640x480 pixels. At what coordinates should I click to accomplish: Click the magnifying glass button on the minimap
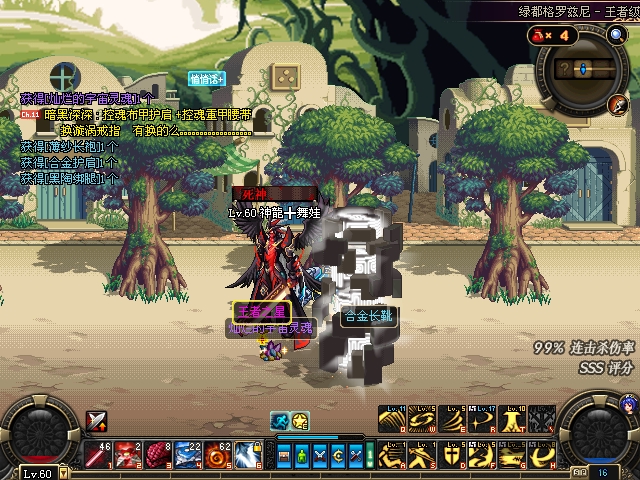click(x=616, y=36)
